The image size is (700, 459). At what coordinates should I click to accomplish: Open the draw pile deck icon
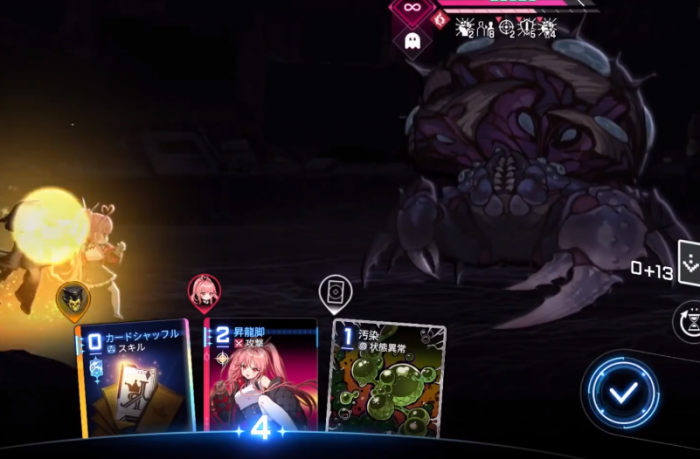click(690, 263)
